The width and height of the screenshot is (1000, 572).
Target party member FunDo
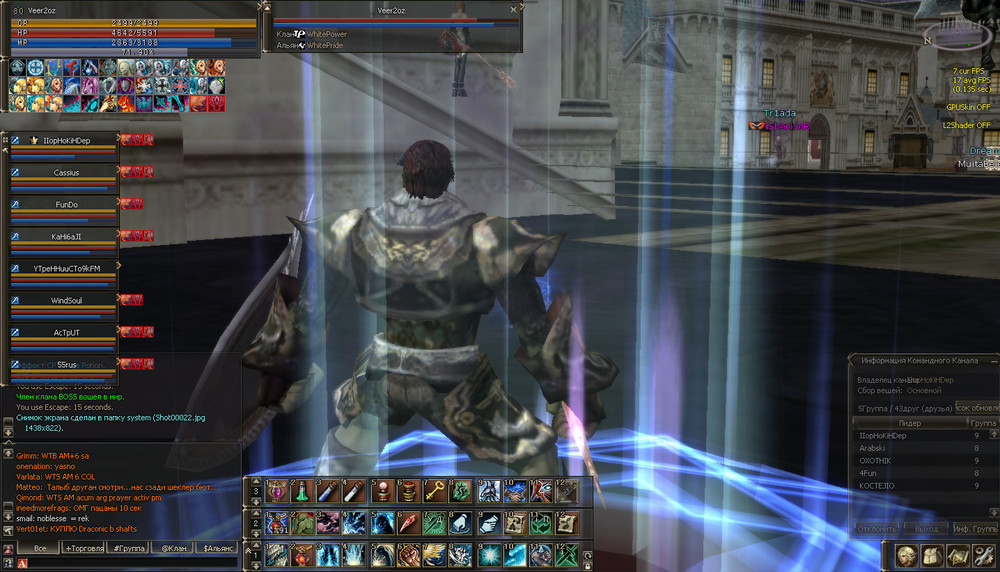tap(66, 204)
